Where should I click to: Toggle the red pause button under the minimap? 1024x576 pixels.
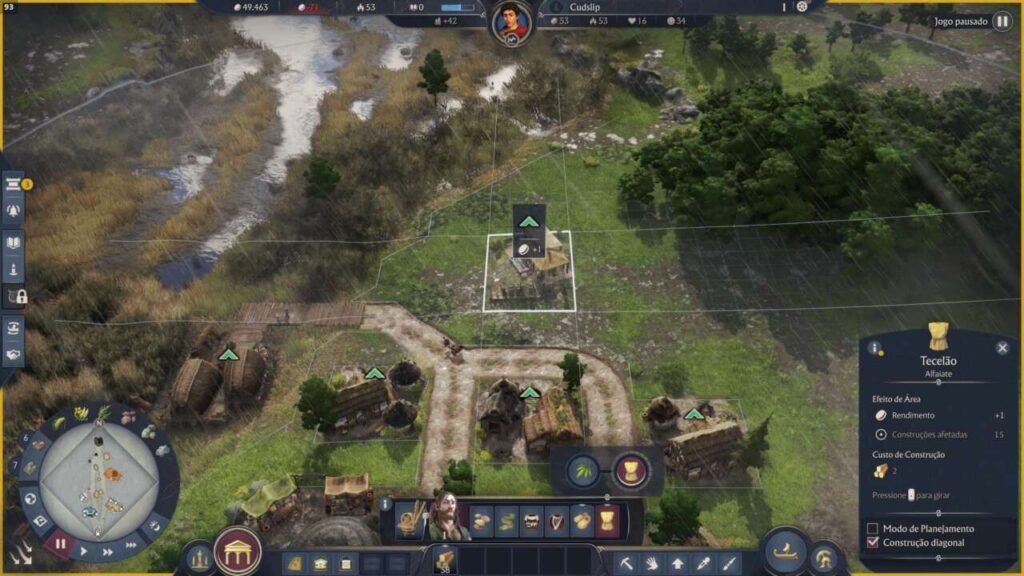(60, 545)
